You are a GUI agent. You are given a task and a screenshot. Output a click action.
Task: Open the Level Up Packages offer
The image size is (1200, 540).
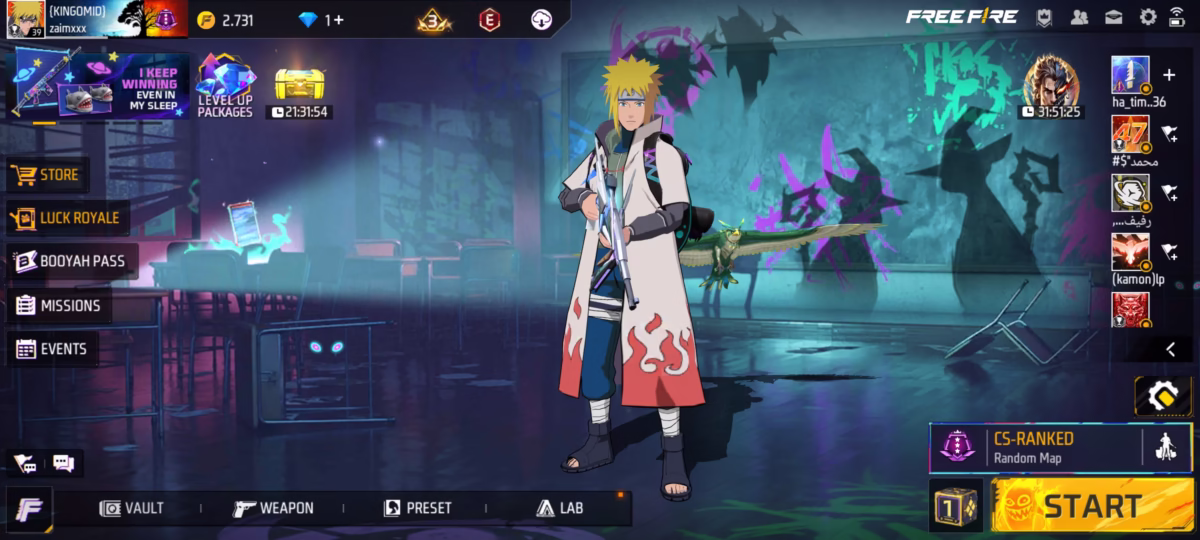(225, 86)
